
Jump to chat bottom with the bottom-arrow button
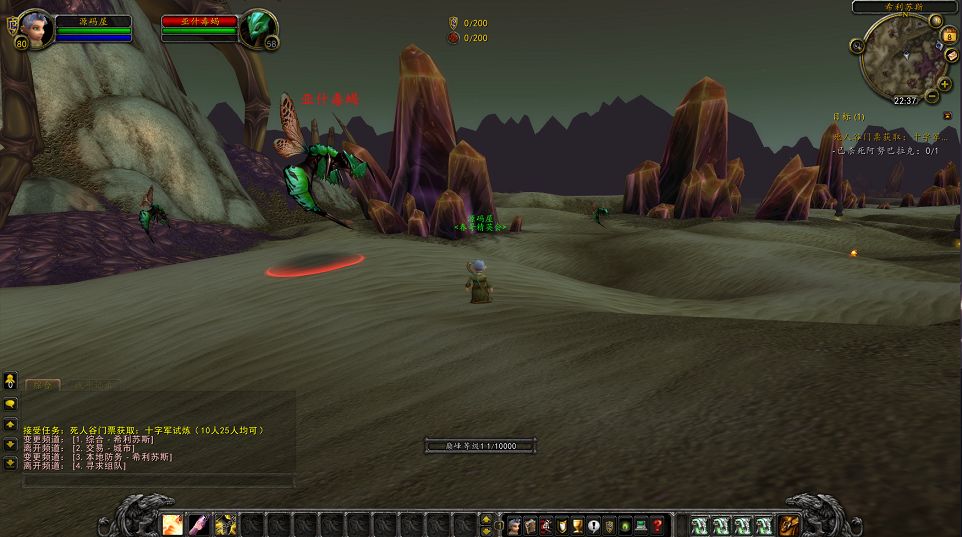[10, 463]
